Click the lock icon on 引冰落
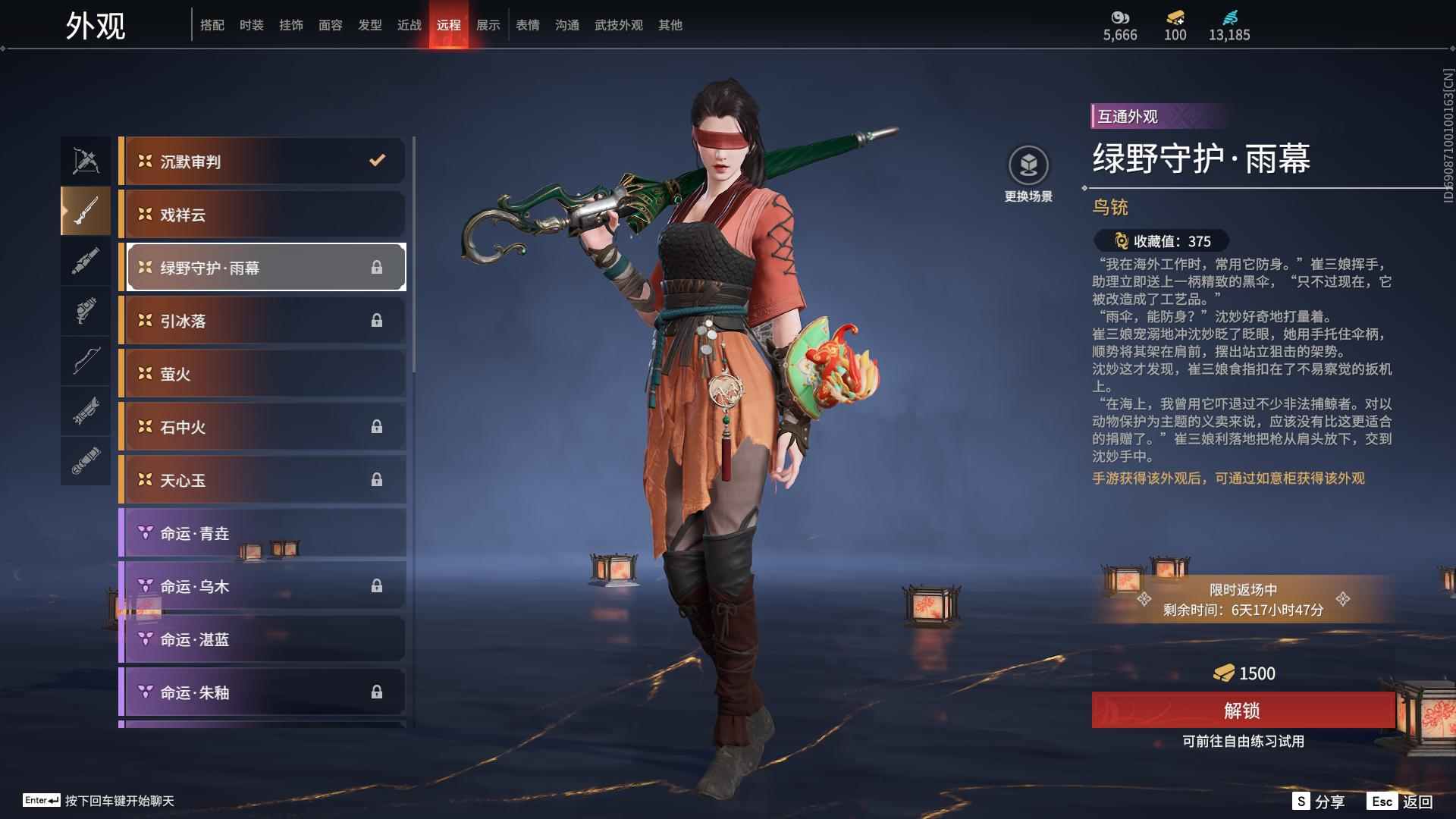The width and height of the screenshot is (1456, 819). point(378,320)
